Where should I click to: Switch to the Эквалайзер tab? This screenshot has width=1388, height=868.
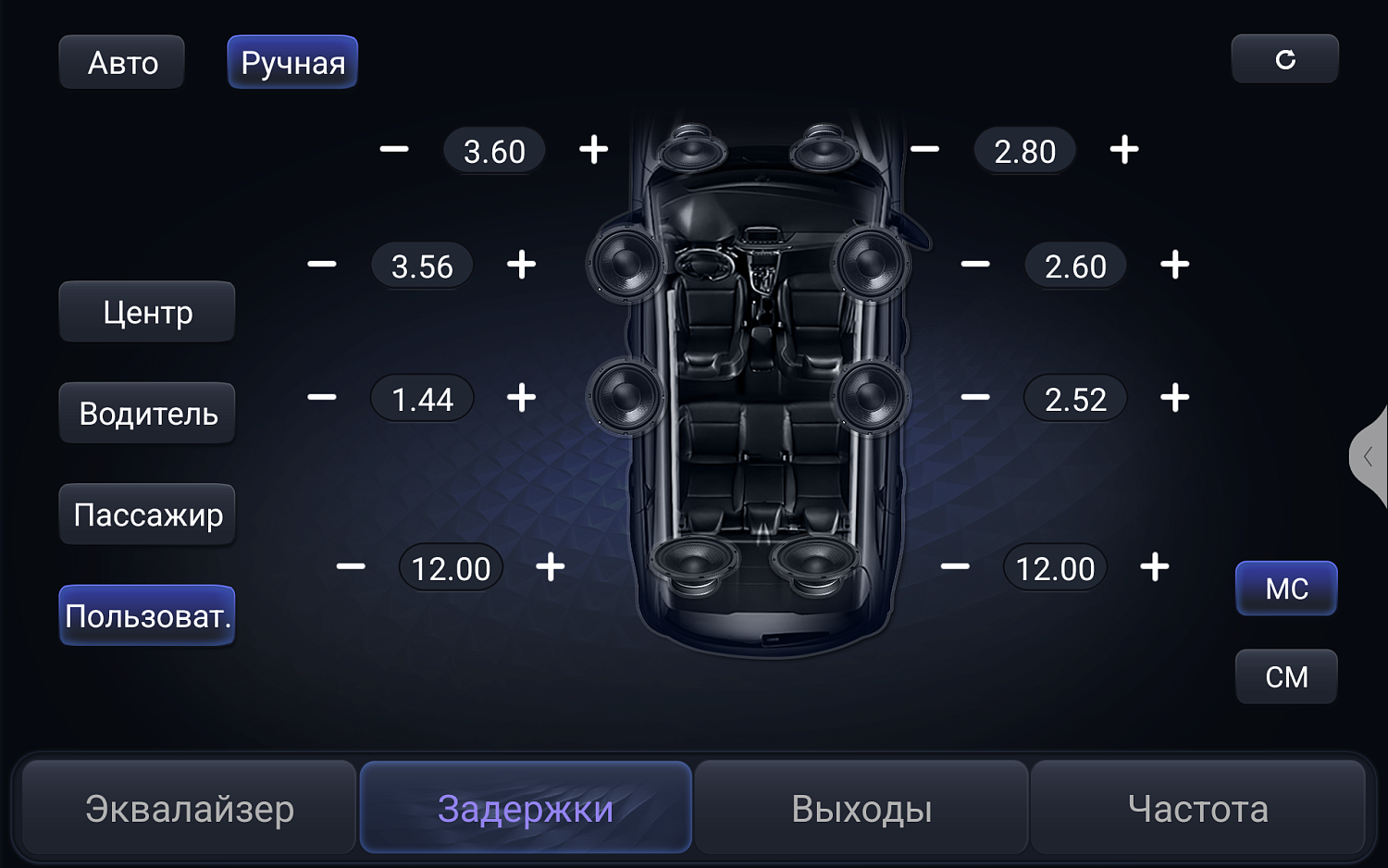pos(188,807)
